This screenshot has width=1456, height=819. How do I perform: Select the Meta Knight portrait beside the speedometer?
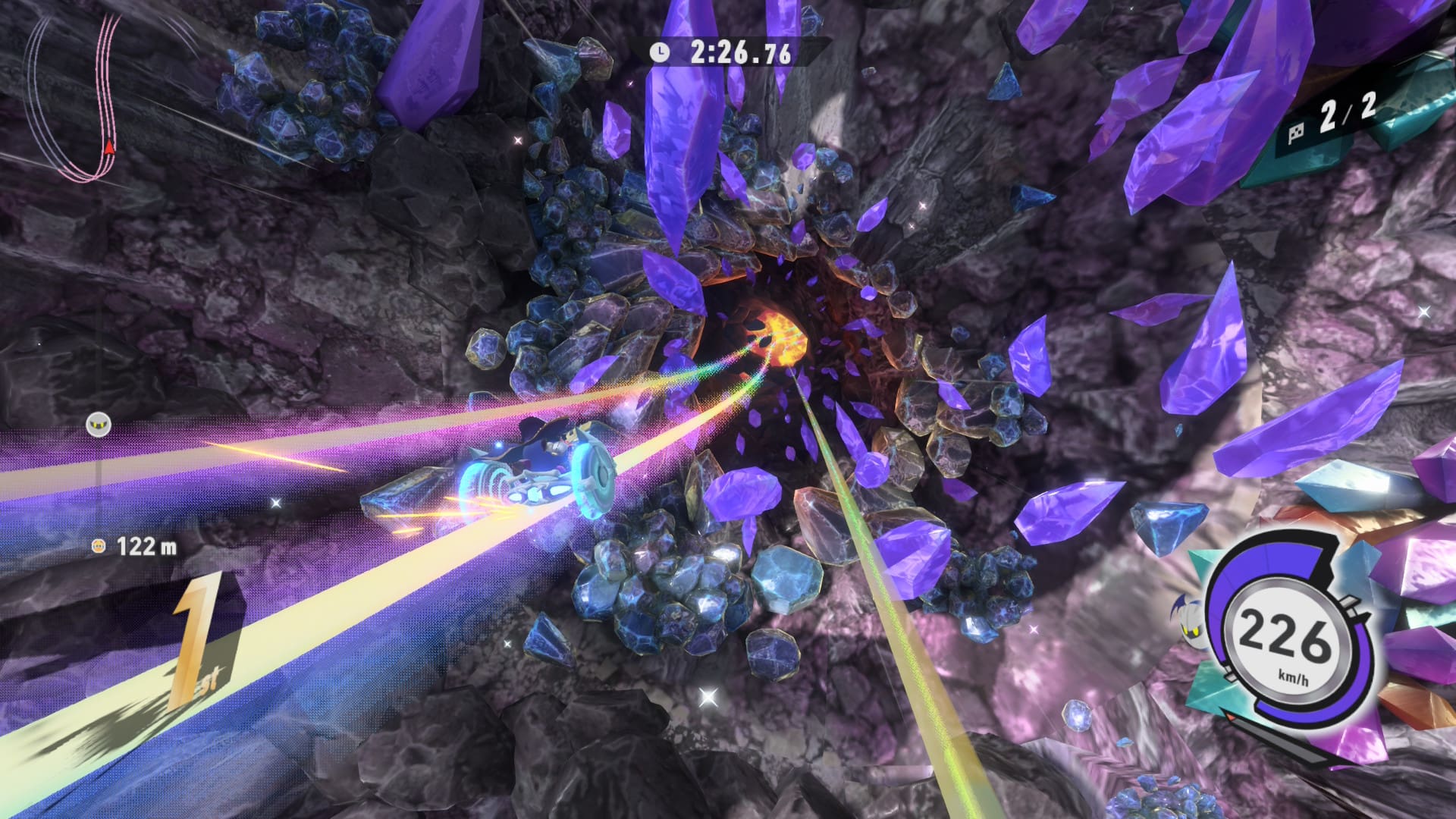pos(1191,618)
